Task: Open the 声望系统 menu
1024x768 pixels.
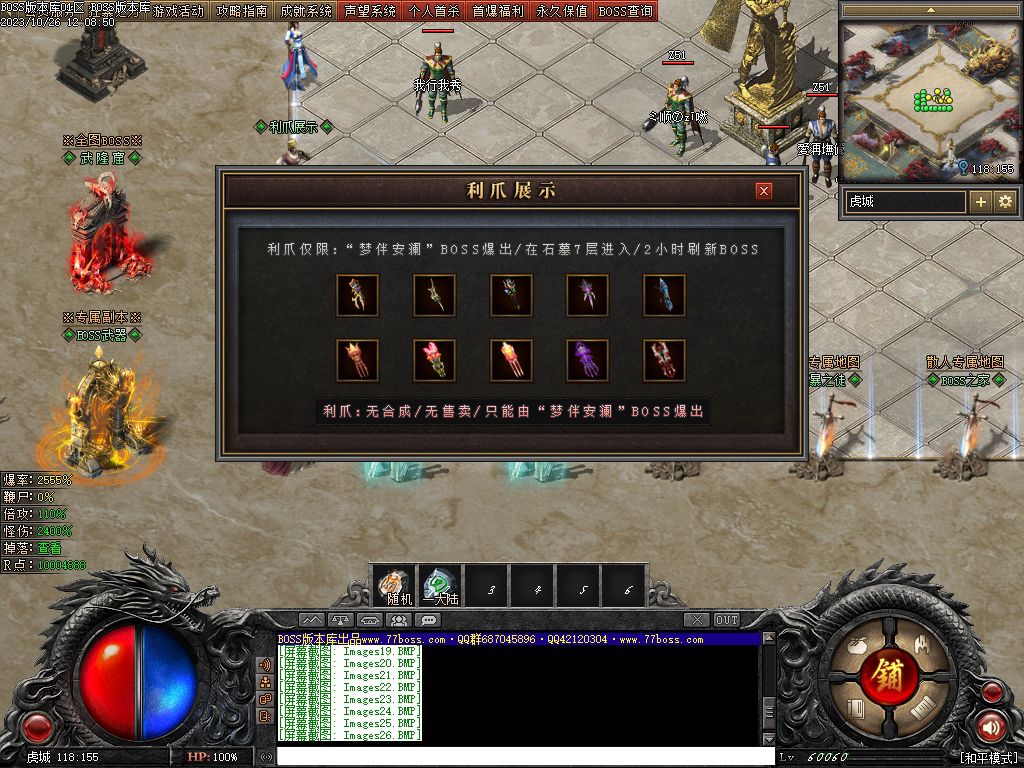Action: pos(370,11)
